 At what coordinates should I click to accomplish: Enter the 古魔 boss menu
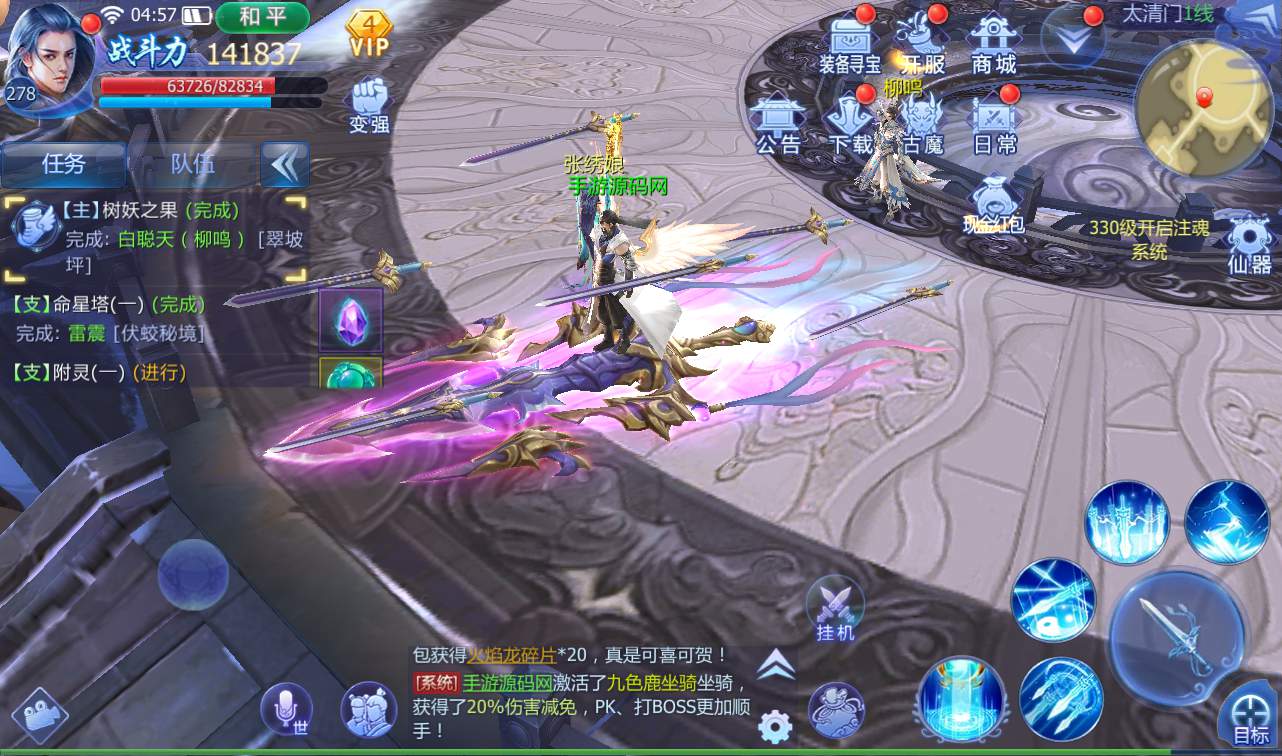[x=922, y=125]
